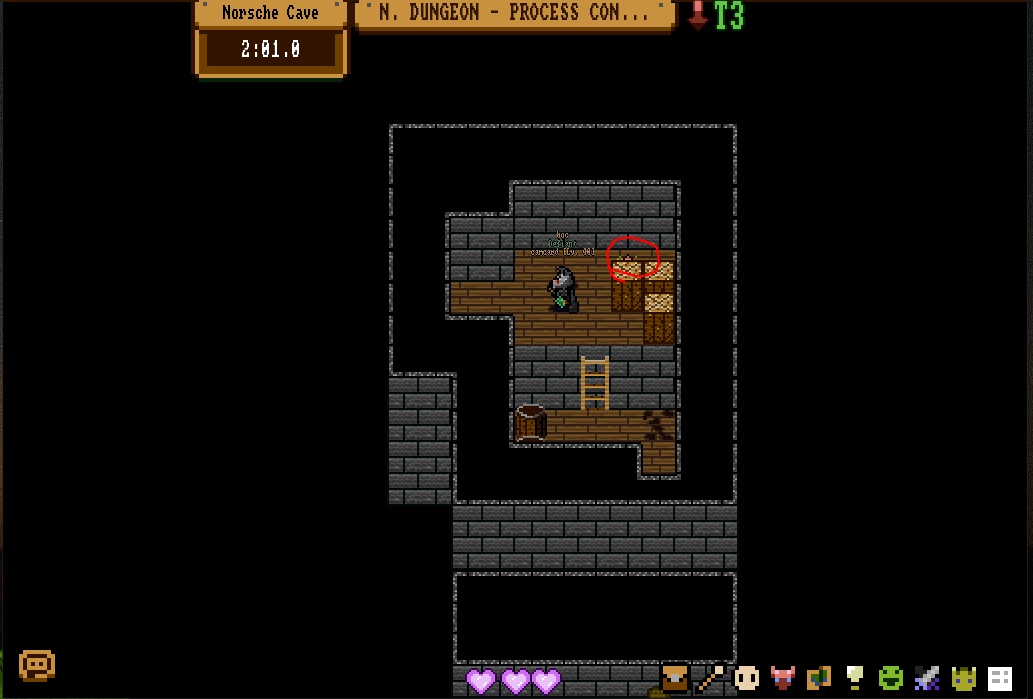Open the white list menu icon
The image size is (1033, 699).
click(x=1000, y=678)
